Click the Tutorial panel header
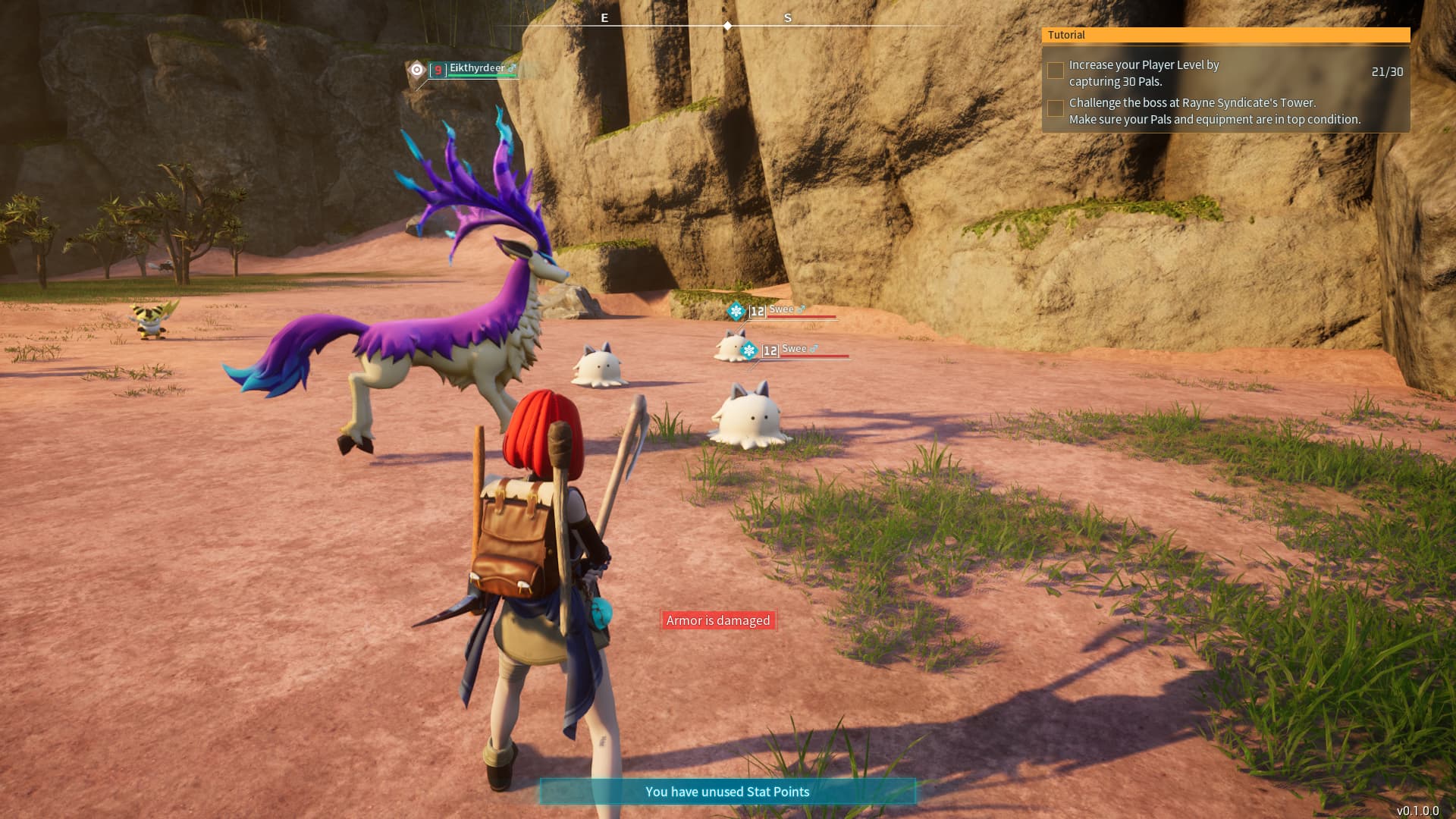The image size is (1456, 819). (1225, 35)
